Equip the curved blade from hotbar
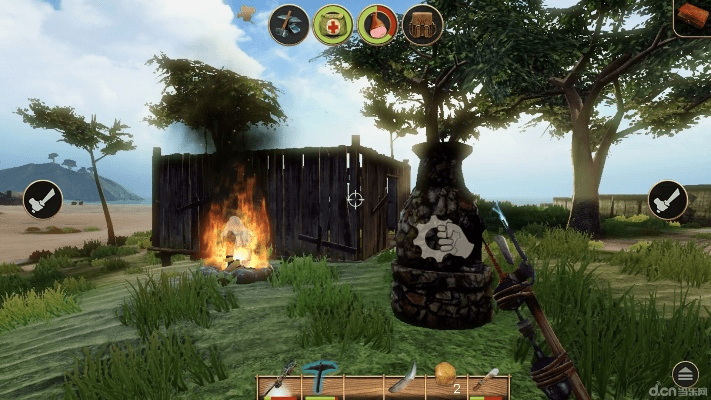 click(403, 380)
